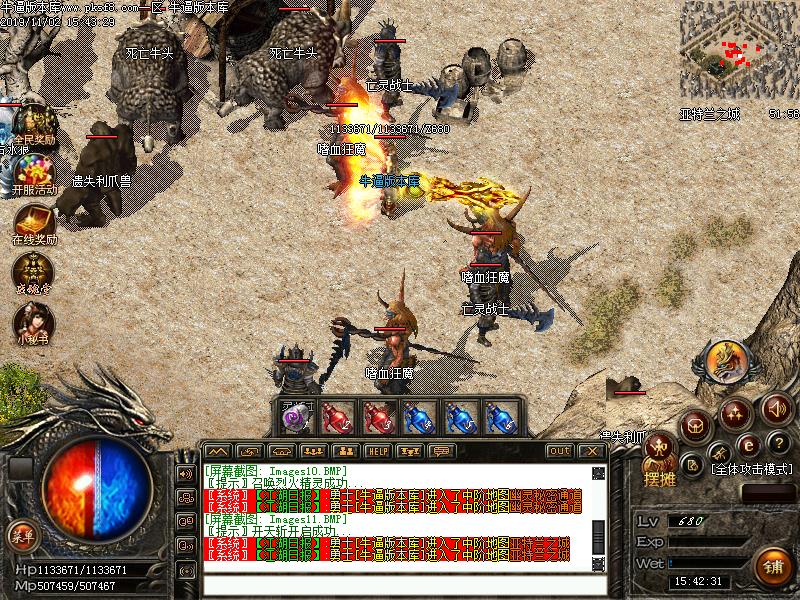The height and width of the screenshot is (600, 800).
Task: Switch the 全体攻击模式 attack mode label
Action: [x=751, y=468]
